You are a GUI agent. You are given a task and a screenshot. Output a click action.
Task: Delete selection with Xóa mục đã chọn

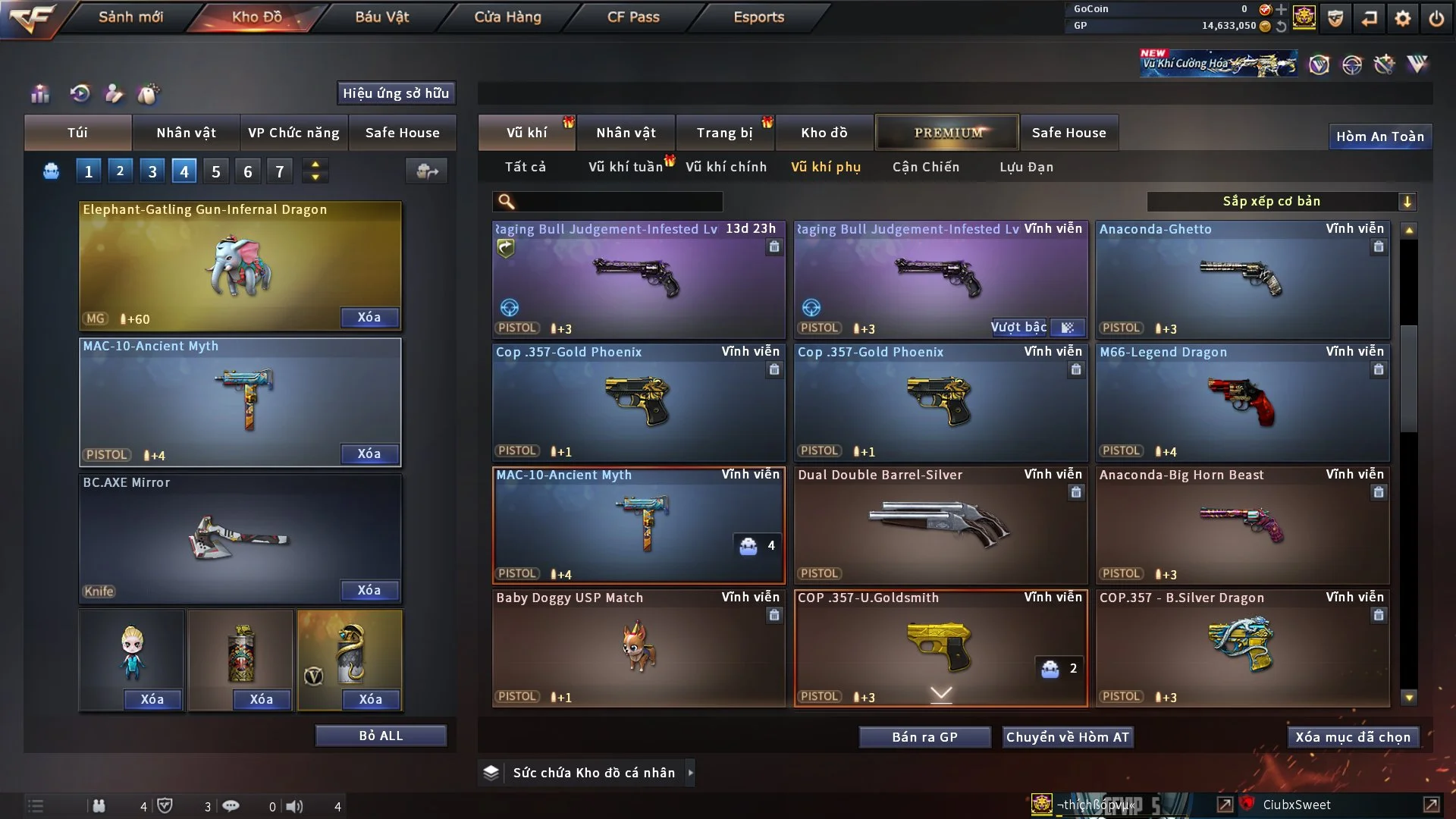point(1352,737)
